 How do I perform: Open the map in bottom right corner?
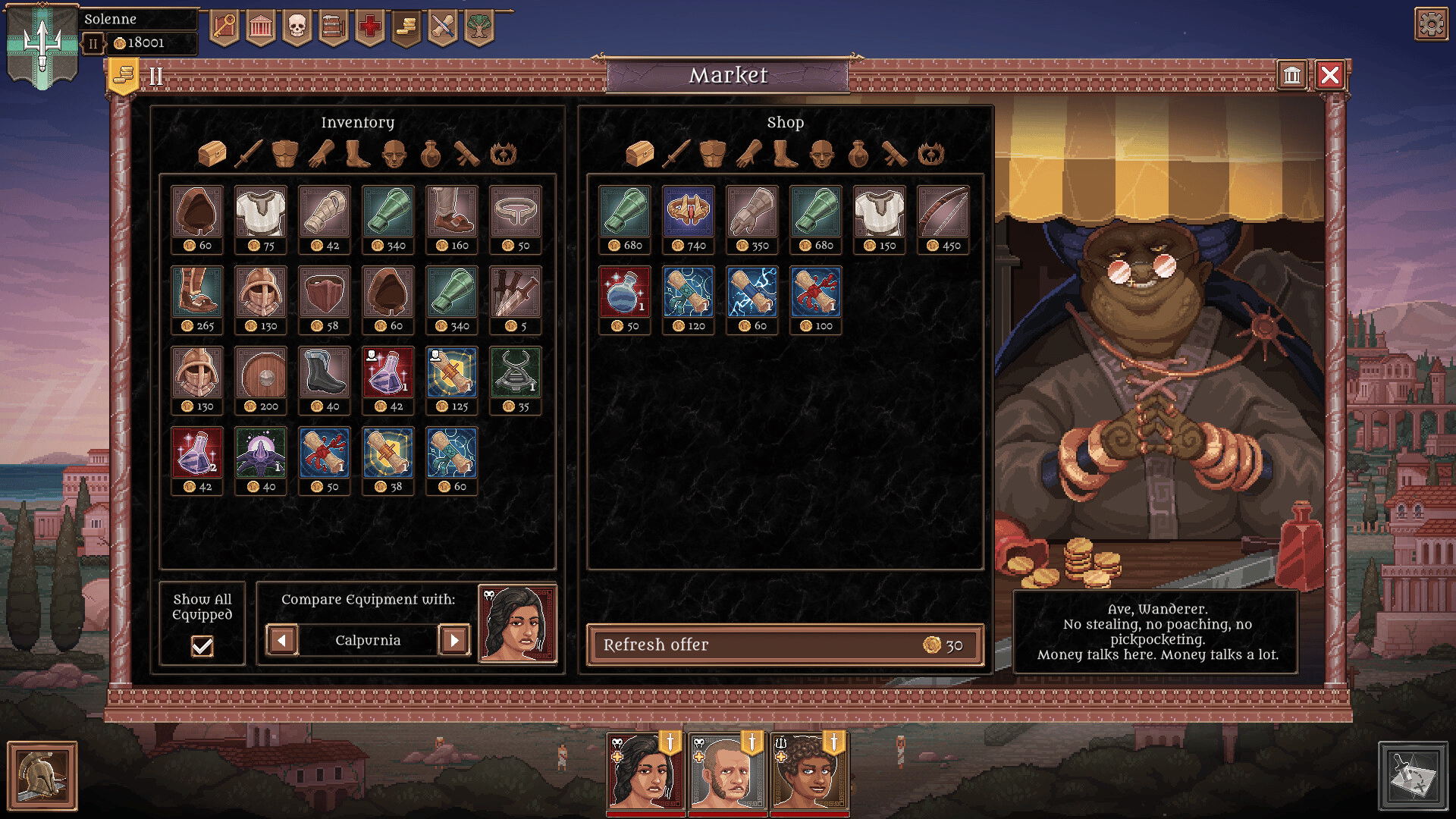tap(1413, 776)
